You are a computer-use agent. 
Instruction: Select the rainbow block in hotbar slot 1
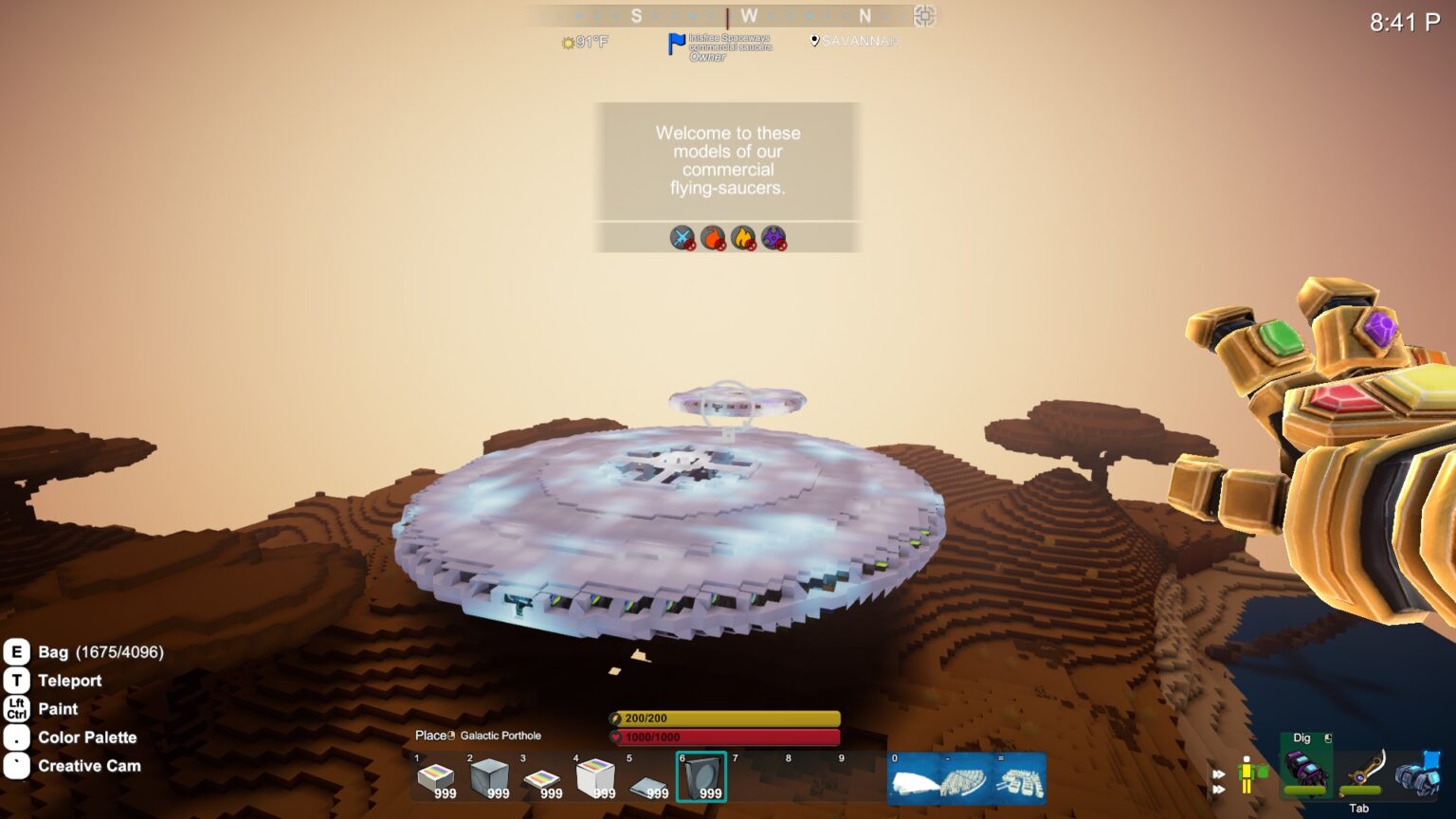436,778
